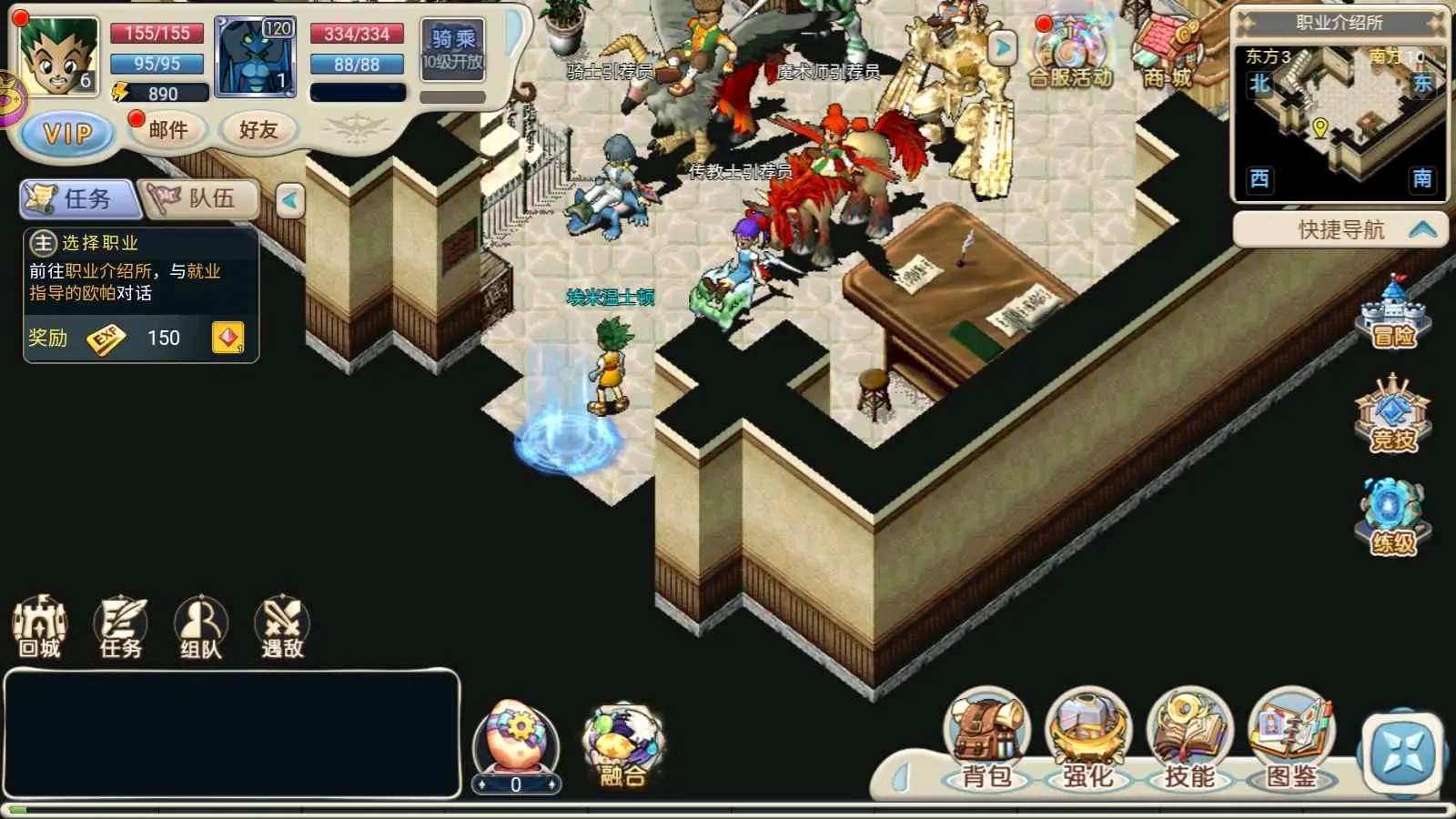Open the 邮件 mail inbox

tap(168, 130)
